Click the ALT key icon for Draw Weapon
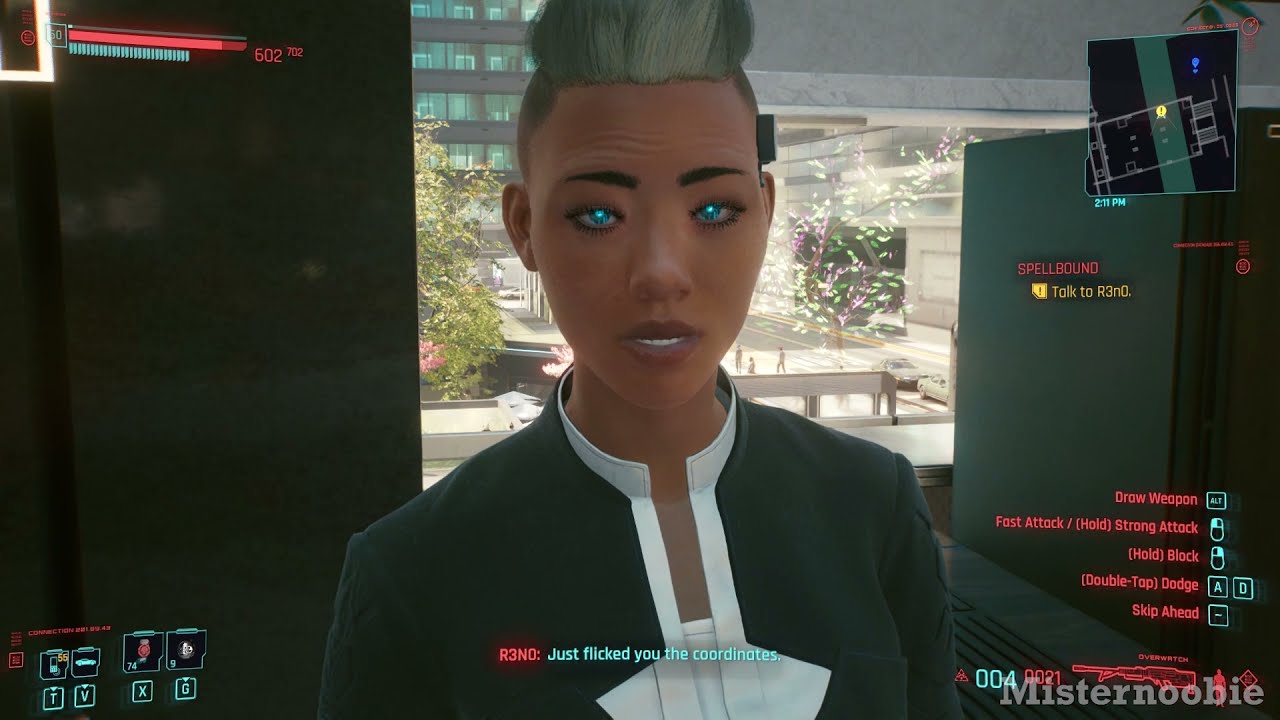 point(1216,498)
